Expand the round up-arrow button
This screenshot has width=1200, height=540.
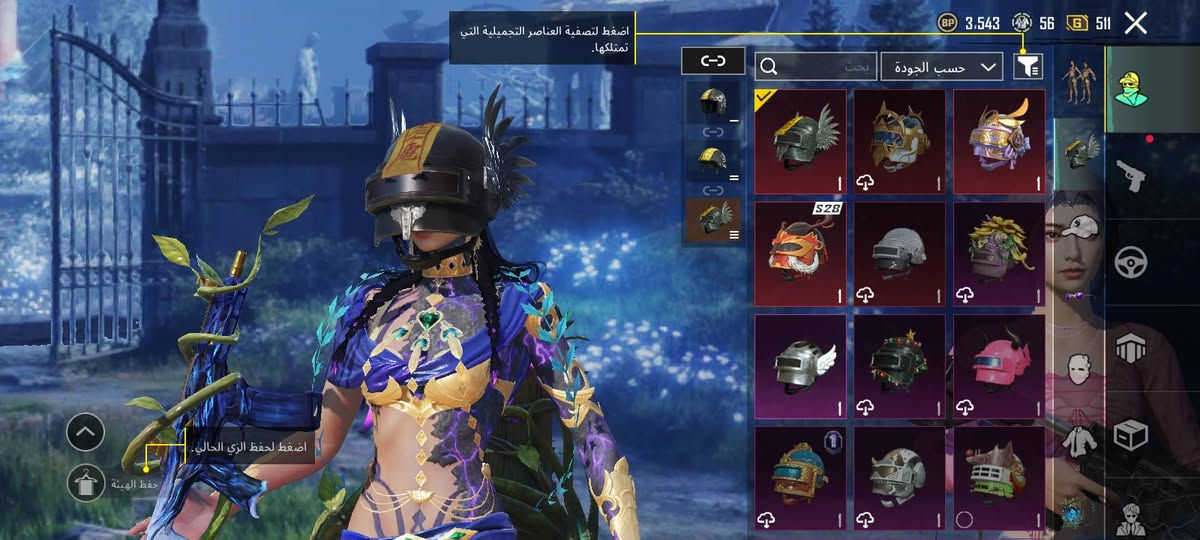click(86, 433)
